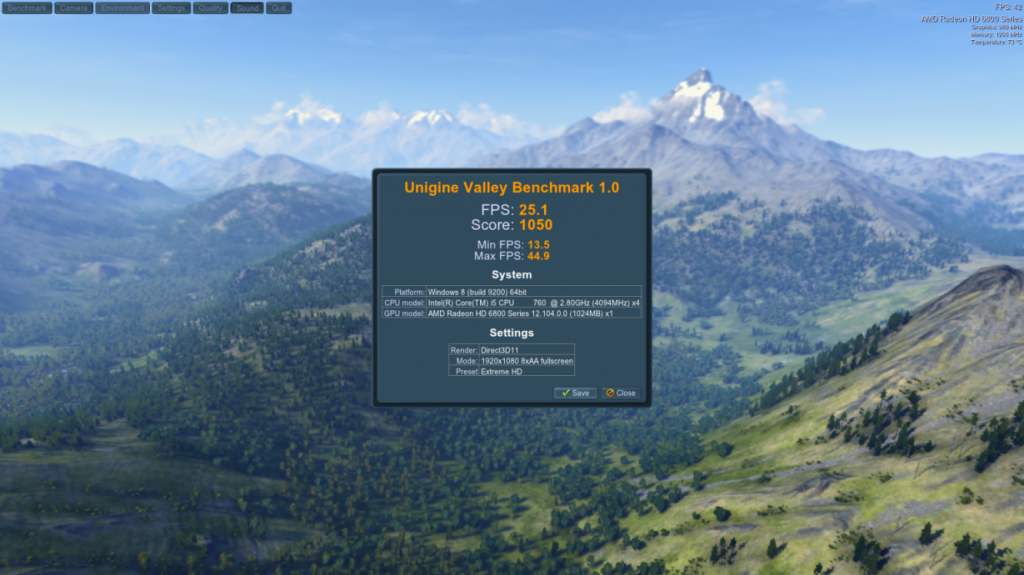The image size is (1024, 575).
Task: Open the Benchmark menu button
Action: pyautogui.click(x=26, y=8)
